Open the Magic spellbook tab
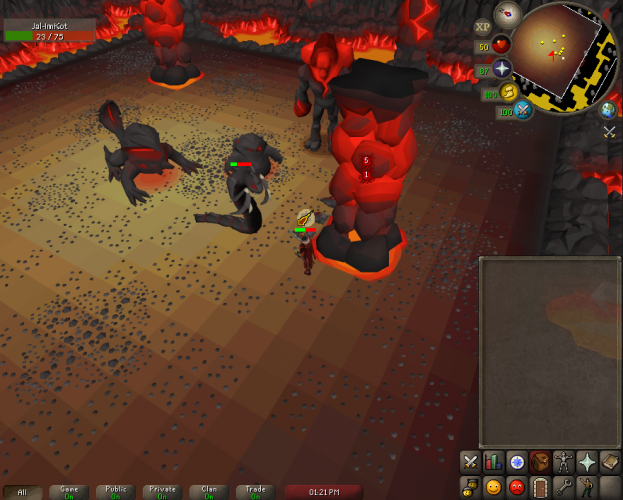Image resolution: width=623 pixels, height=500 pixels. tap(608, 462)
